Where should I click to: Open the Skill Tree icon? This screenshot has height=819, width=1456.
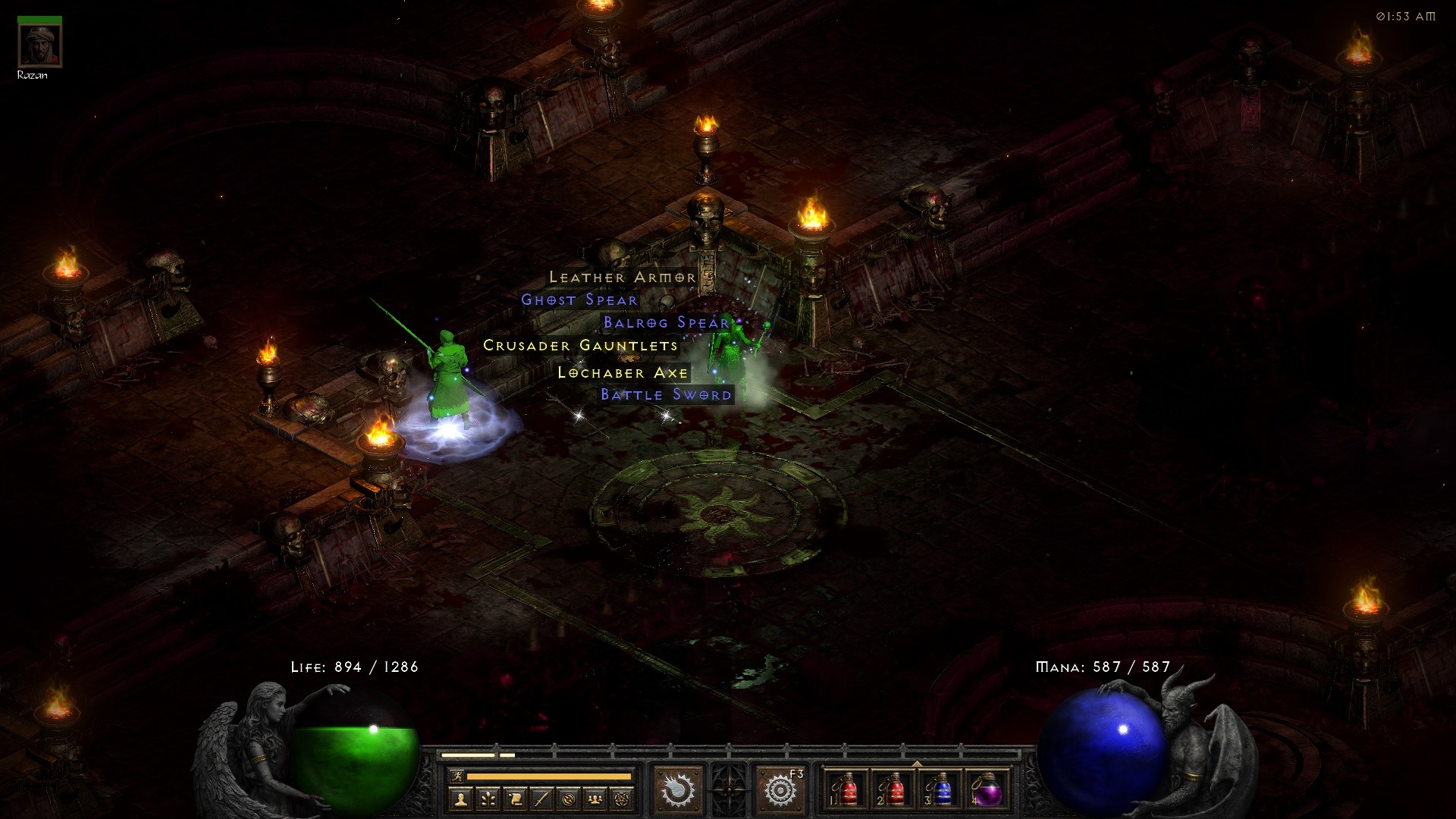coord(488,800)
